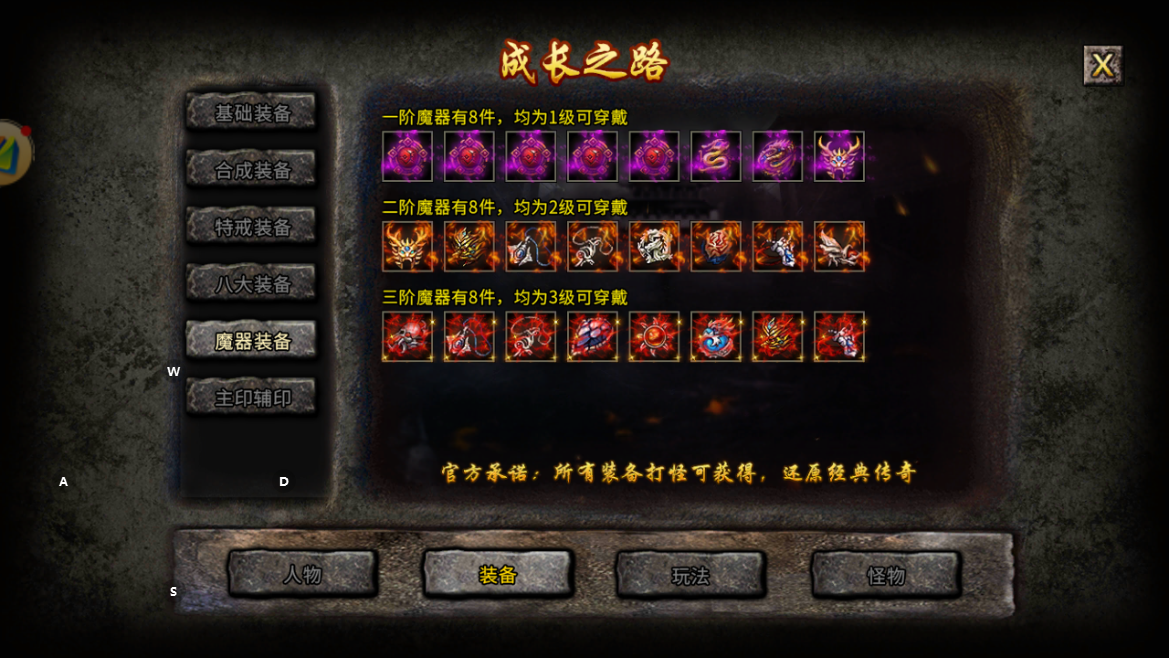Select the 特戒装备 category
Viewport: 1169px width, 658px height.
252,226
